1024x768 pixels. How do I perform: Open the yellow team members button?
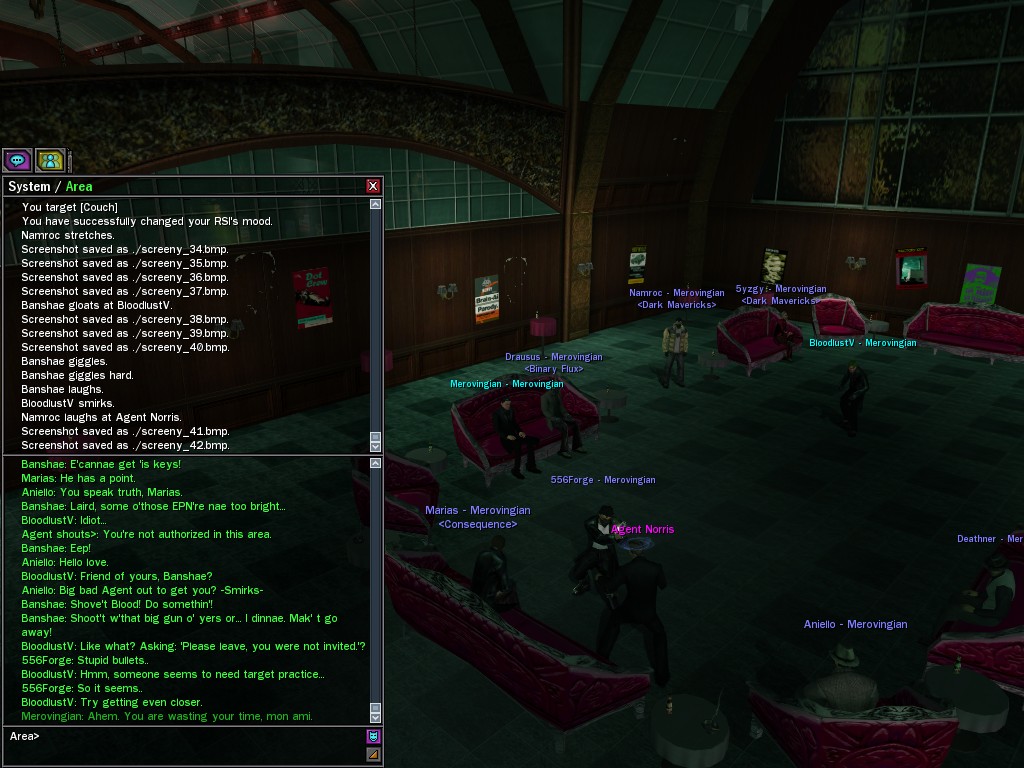[x=50, y=160]
